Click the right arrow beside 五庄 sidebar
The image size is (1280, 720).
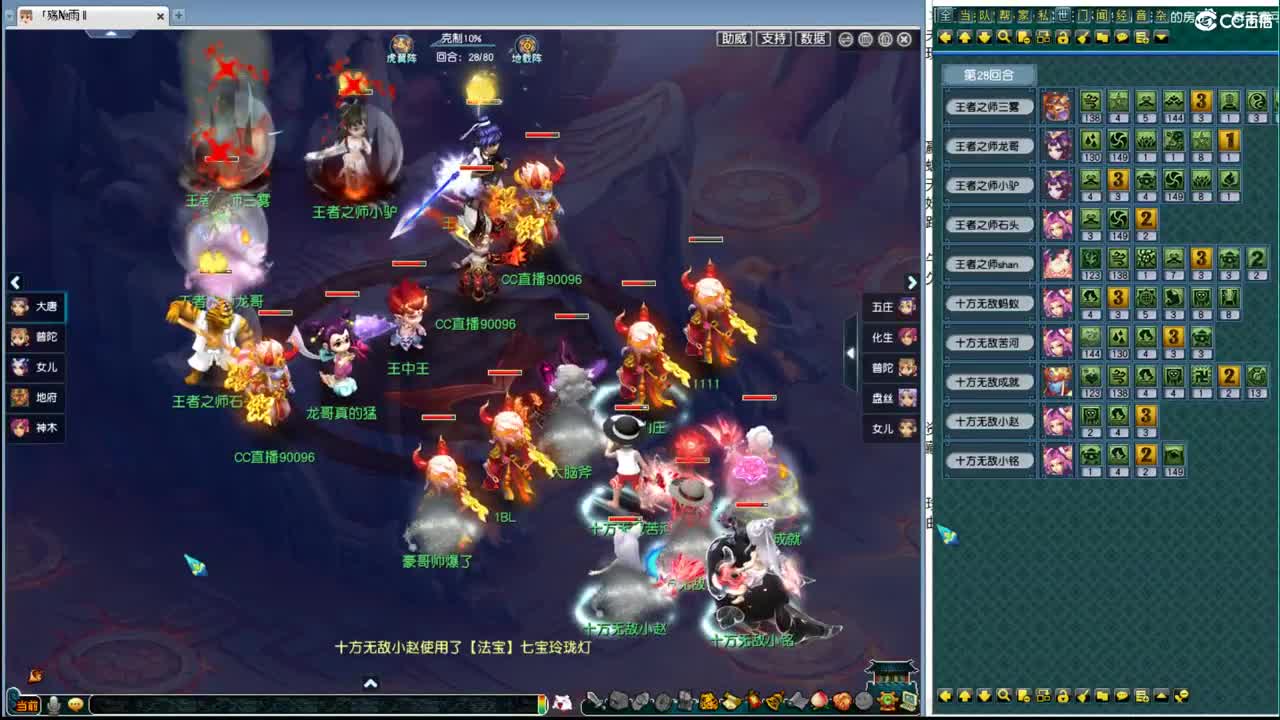912,282
